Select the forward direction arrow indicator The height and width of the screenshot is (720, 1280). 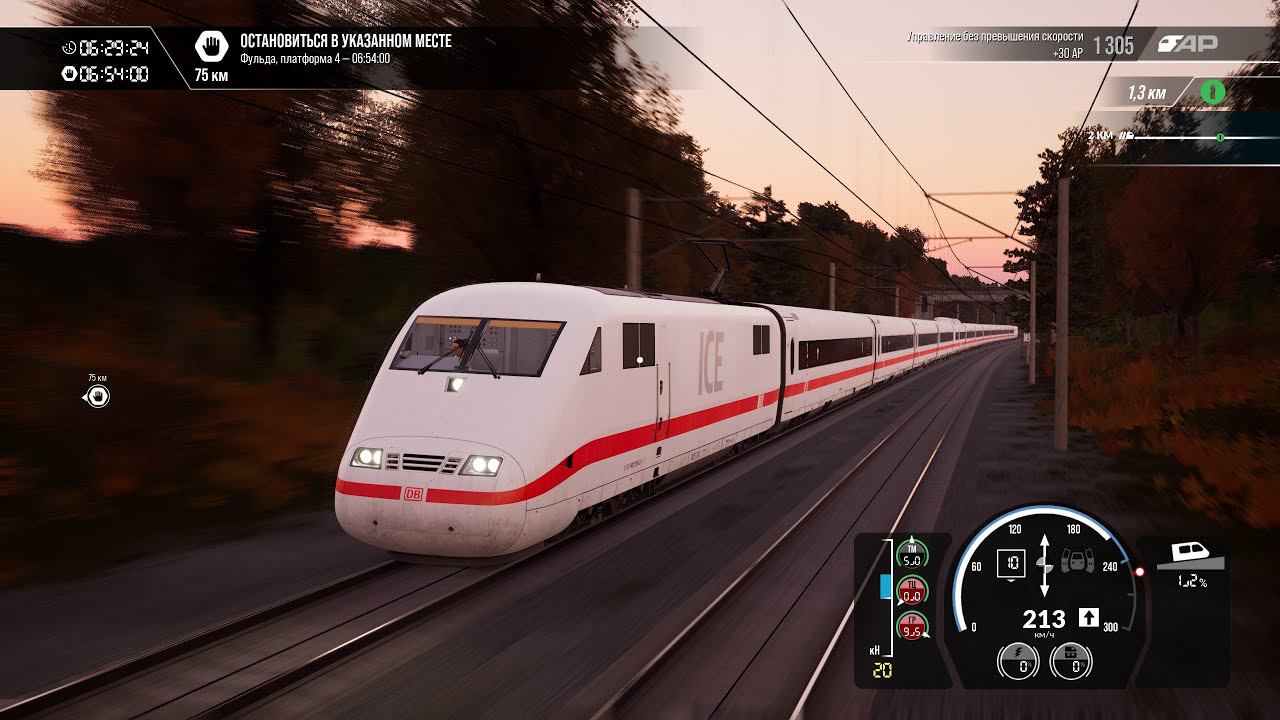[x=1089, y=618]
